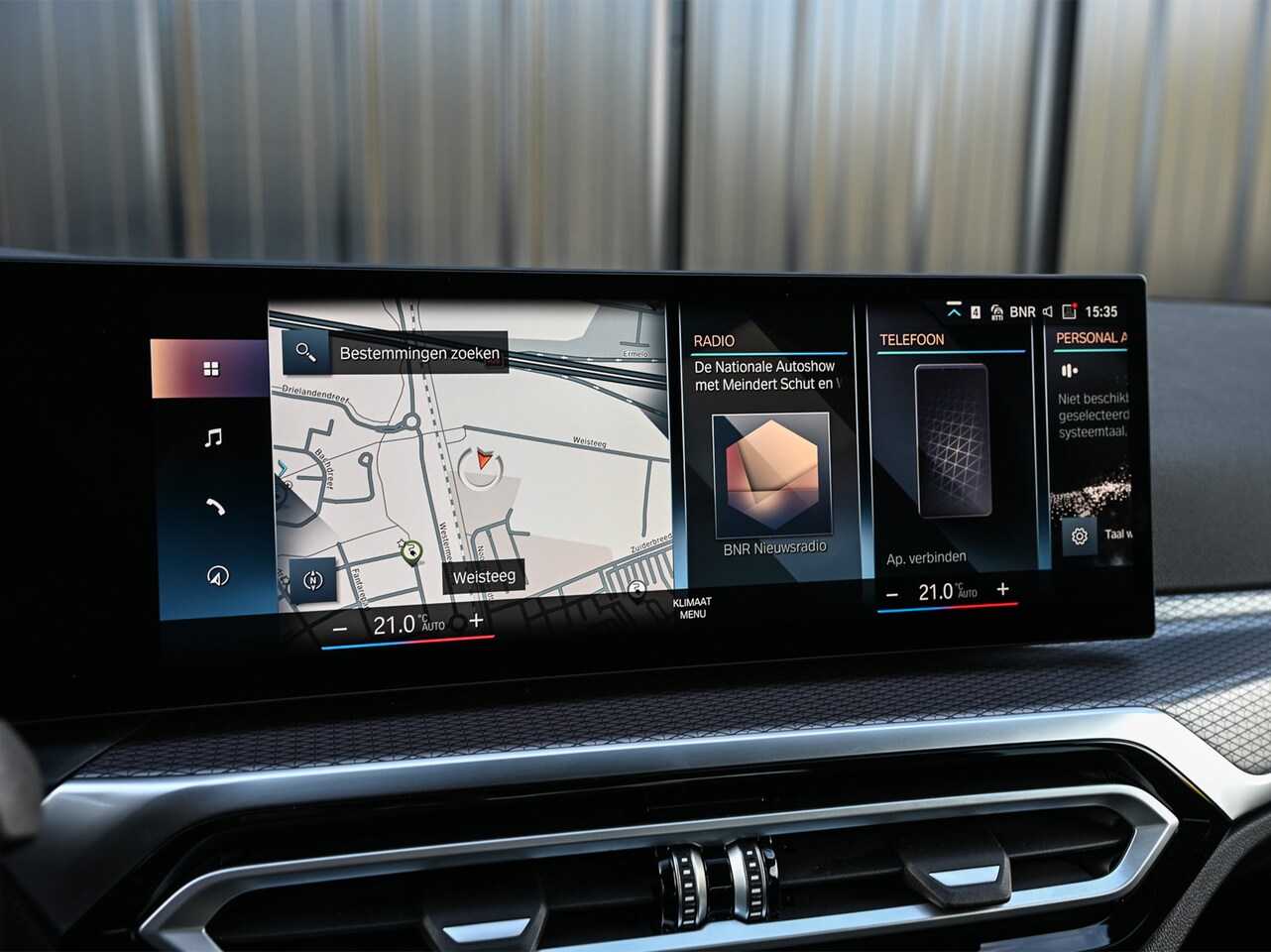Open the notification icon beside the clock
Viewport: 1271px width, 952px height.
point(1069,311)
